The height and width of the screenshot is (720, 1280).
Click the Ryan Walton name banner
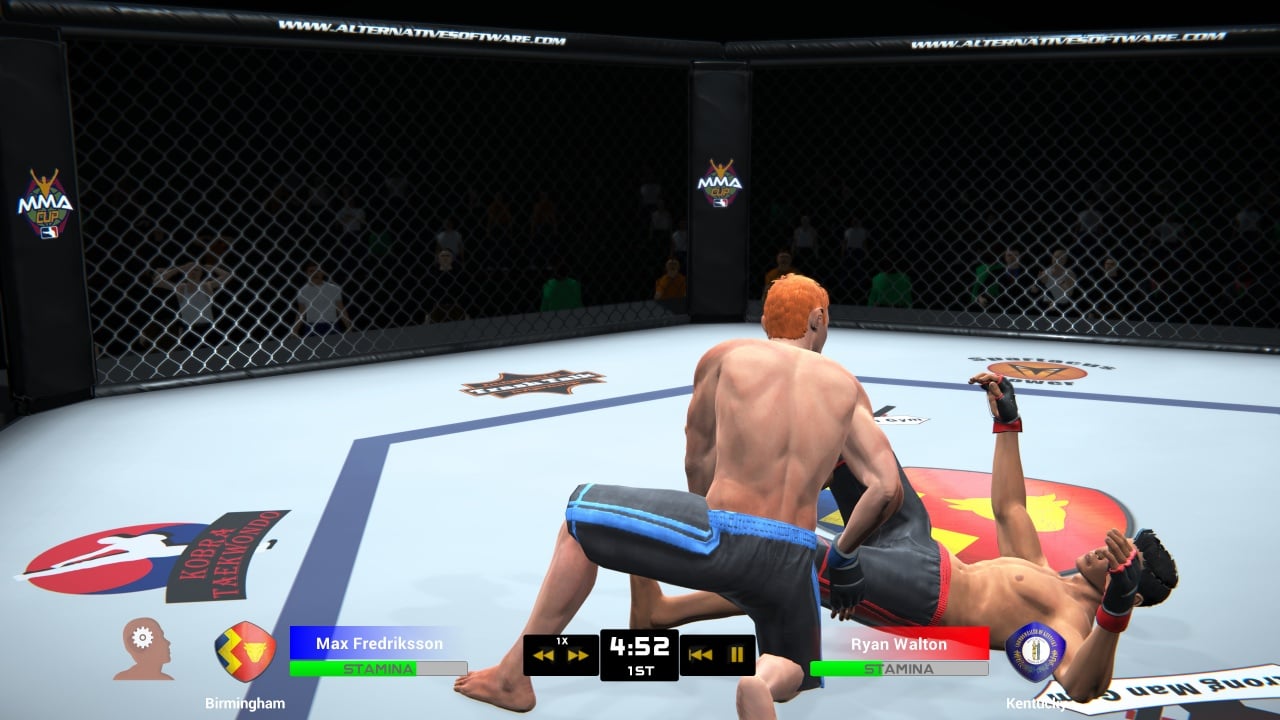tap(898, 643)
